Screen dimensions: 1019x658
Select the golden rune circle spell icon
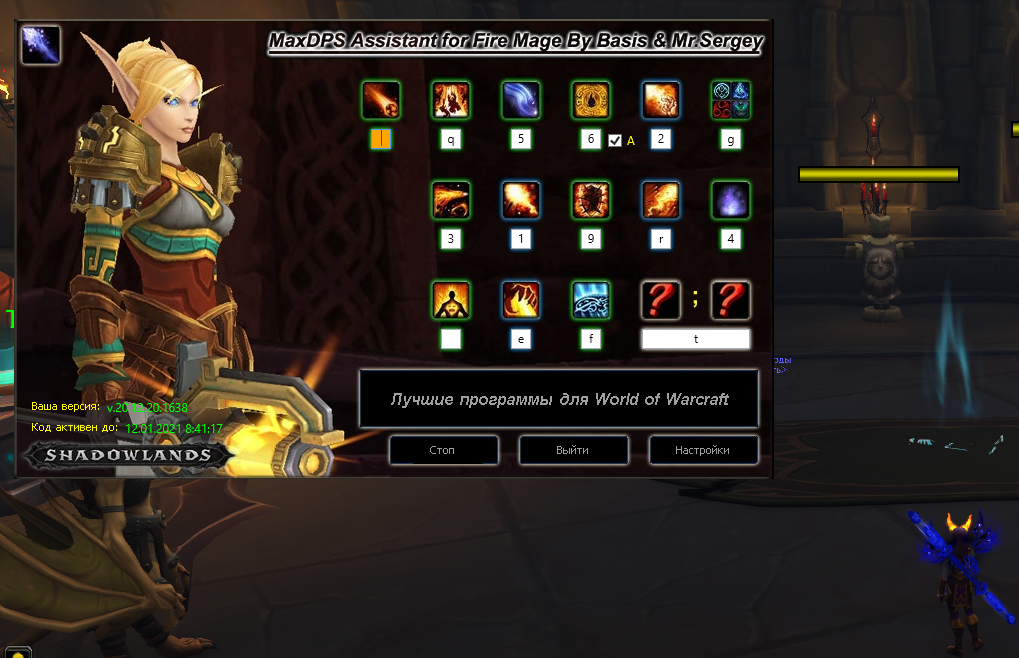pyautogui.click(x=591, y=100)
